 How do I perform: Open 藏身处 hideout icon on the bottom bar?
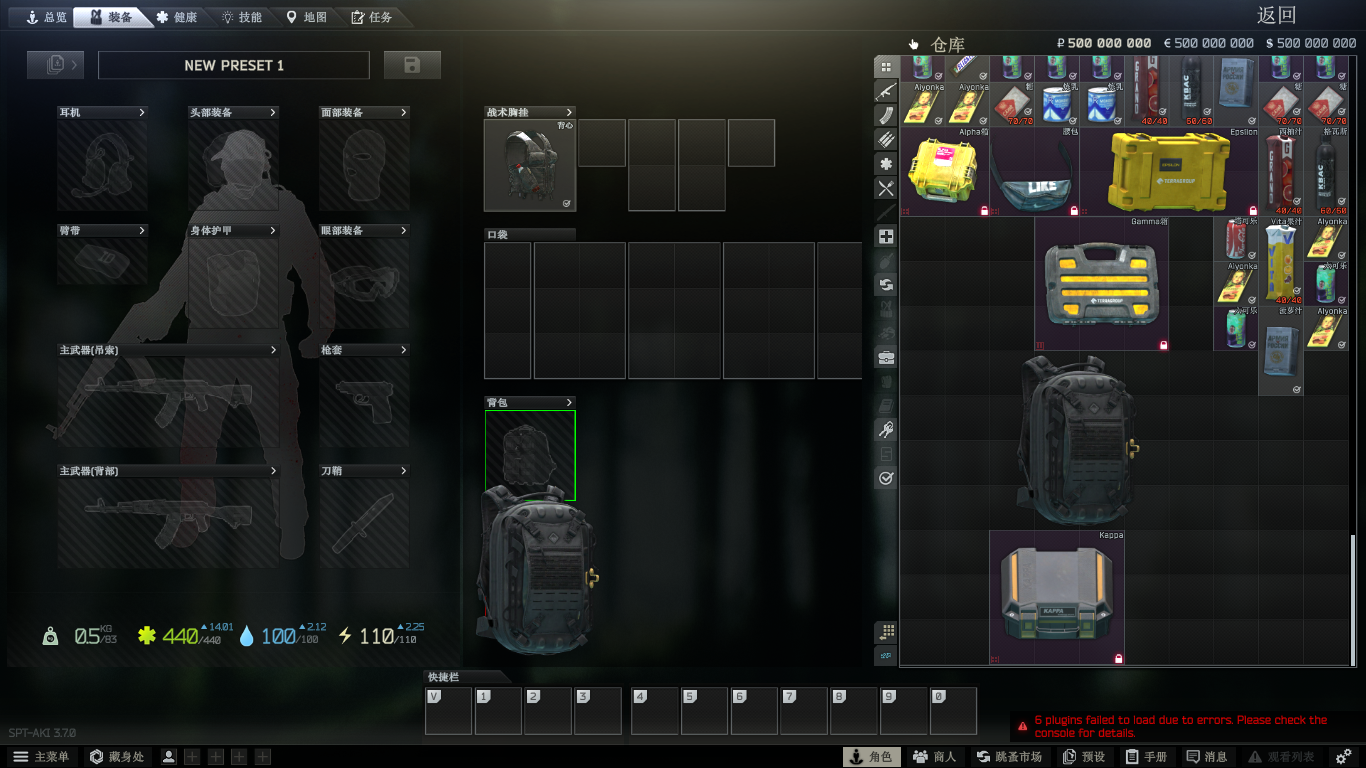click(x=96, y=756)
